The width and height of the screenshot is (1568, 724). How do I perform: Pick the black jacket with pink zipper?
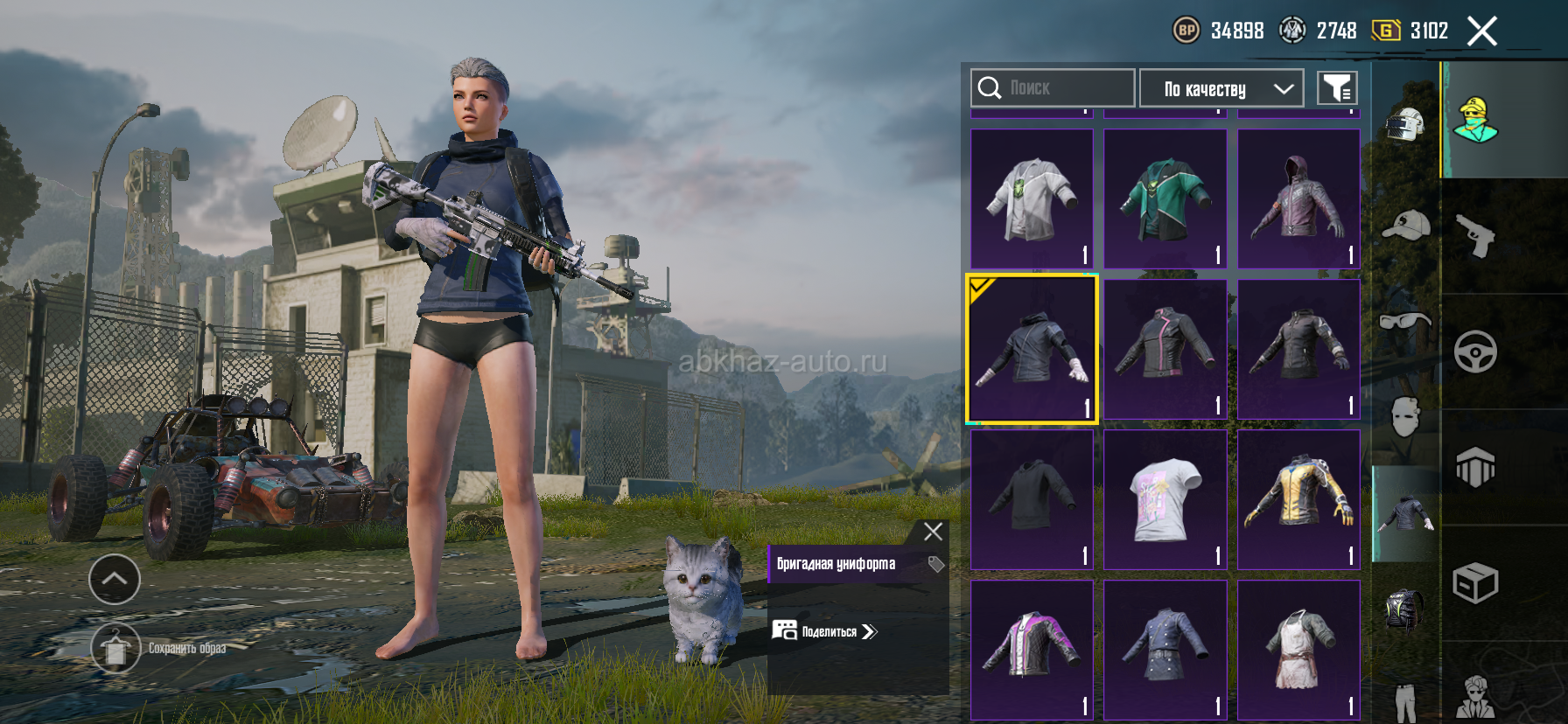tap(1165, 349)
